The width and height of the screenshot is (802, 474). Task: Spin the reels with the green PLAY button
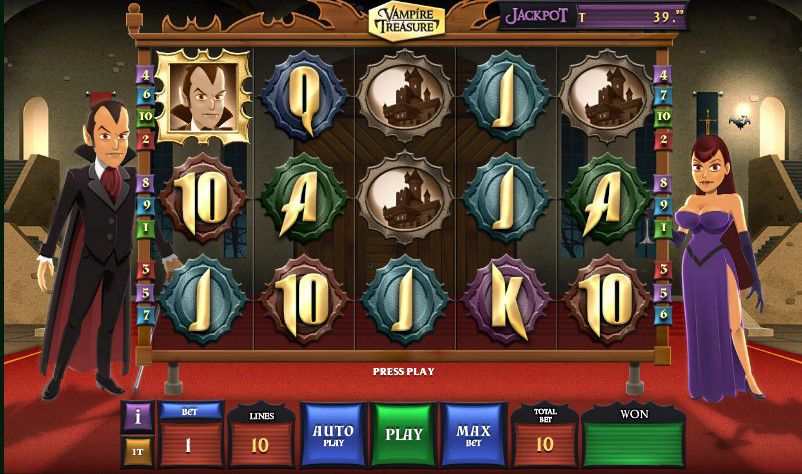pos(404,435)
